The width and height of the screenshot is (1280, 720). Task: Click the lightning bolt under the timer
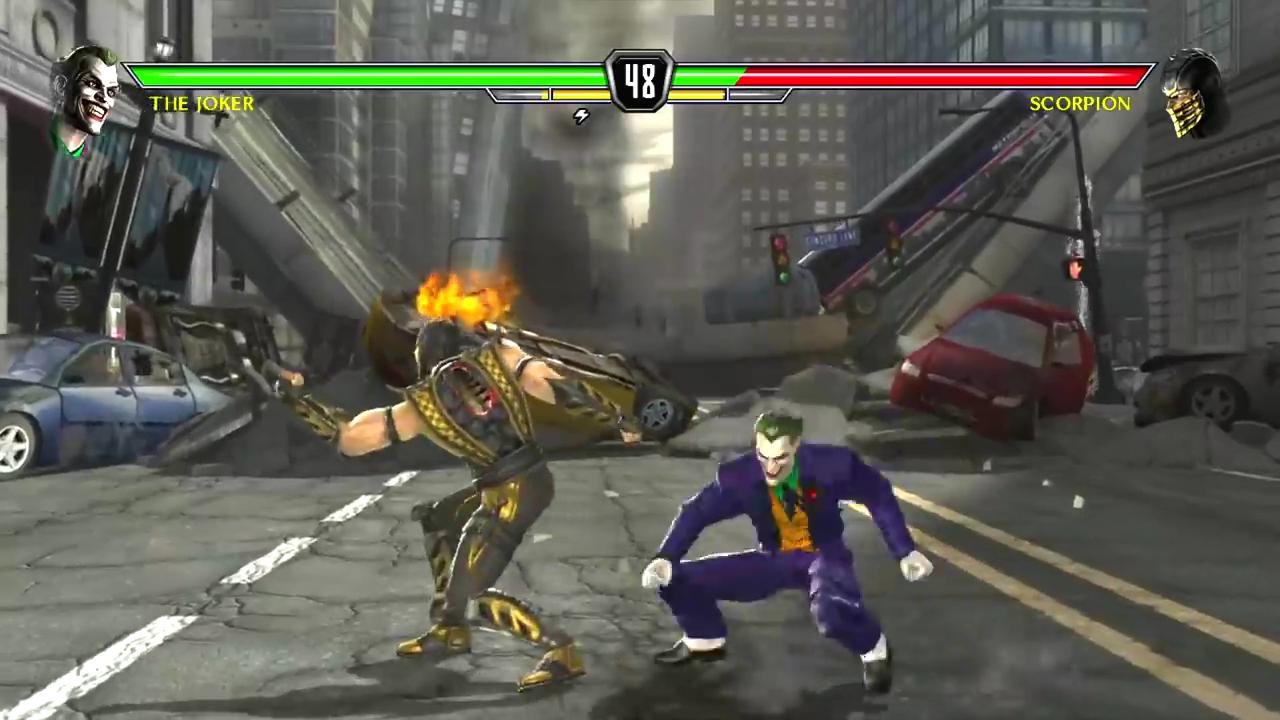click(581, 116)
